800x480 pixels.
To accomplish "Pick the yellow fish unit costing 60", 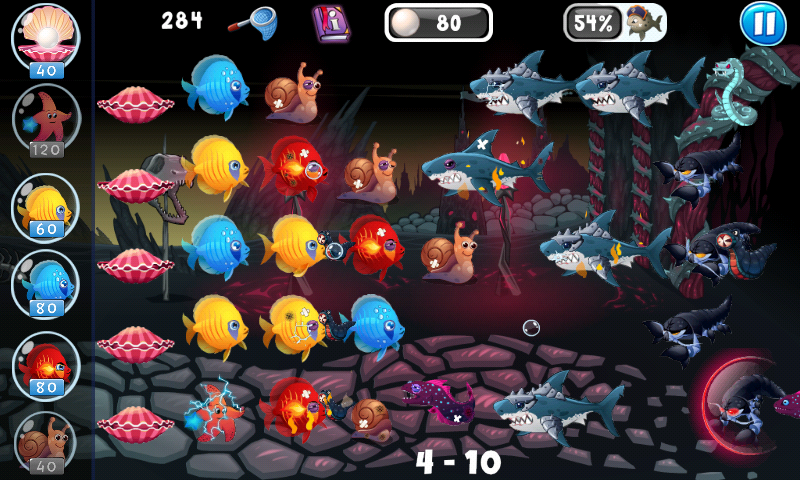I will tap(45, 207).
